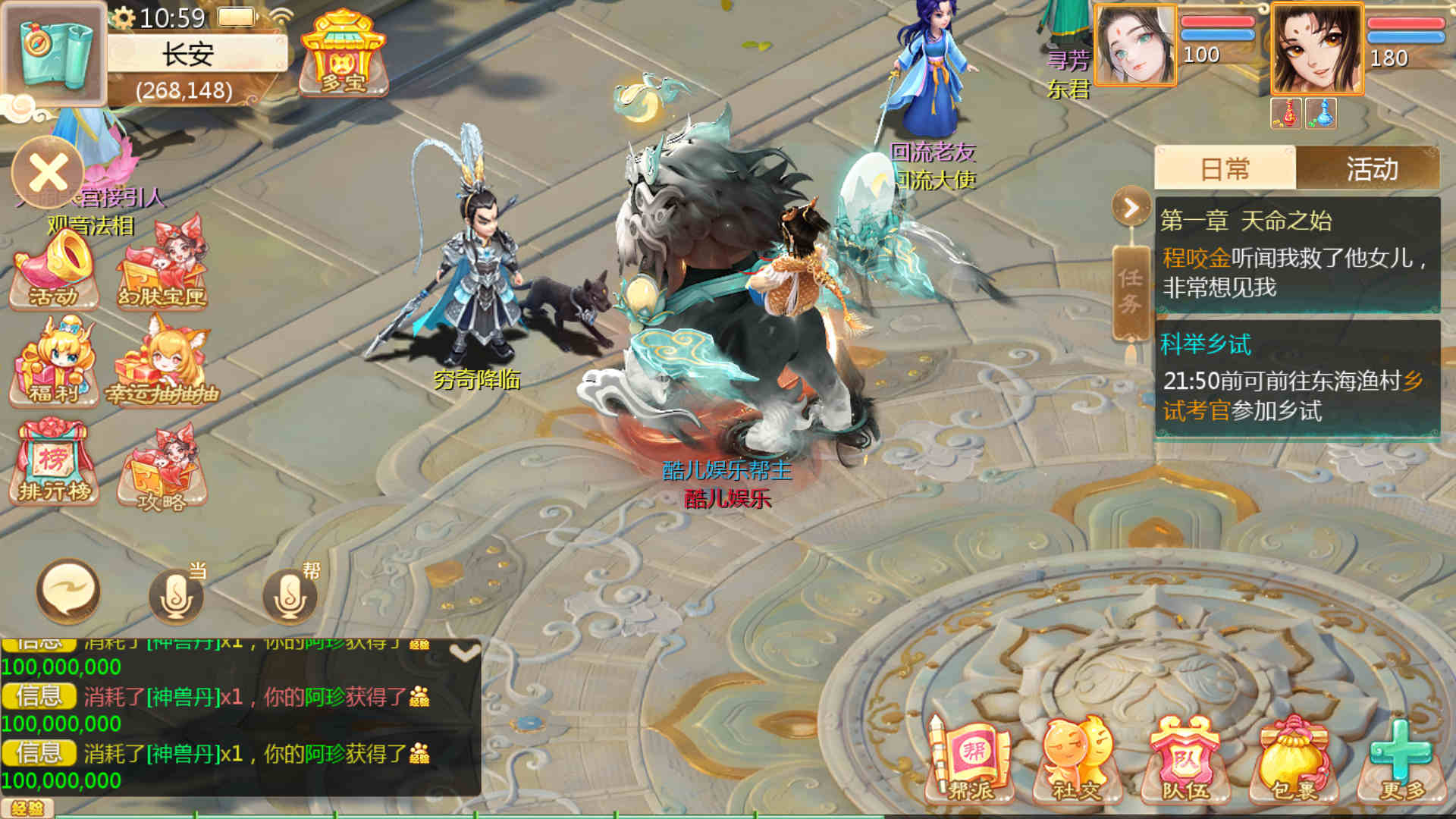Close the left icon panel with X
The height and width of the screenshot is (819, 1456).
coord(49,174)
